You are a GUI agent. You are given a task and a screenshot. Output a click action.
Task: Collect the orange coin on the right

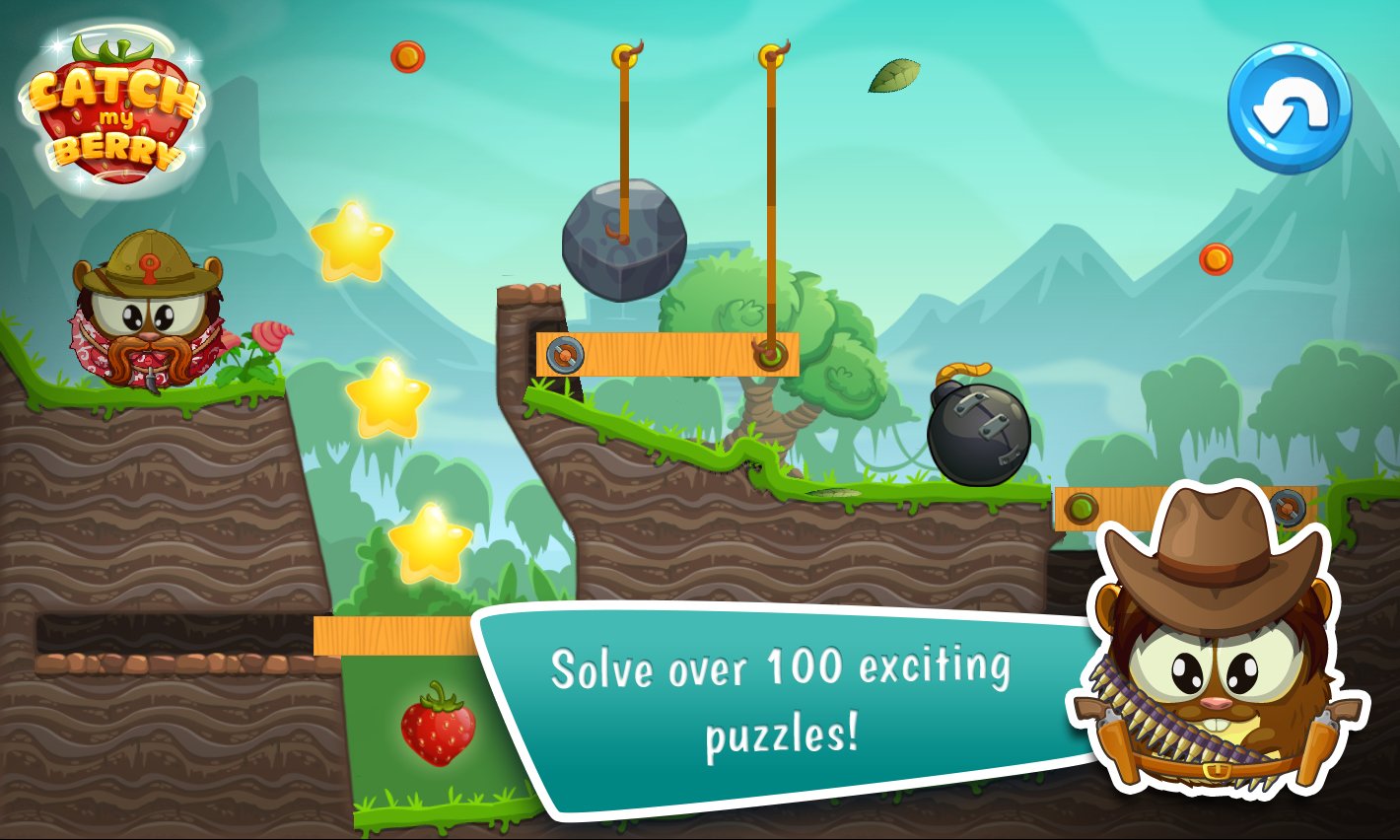[x=1217, y=259]
